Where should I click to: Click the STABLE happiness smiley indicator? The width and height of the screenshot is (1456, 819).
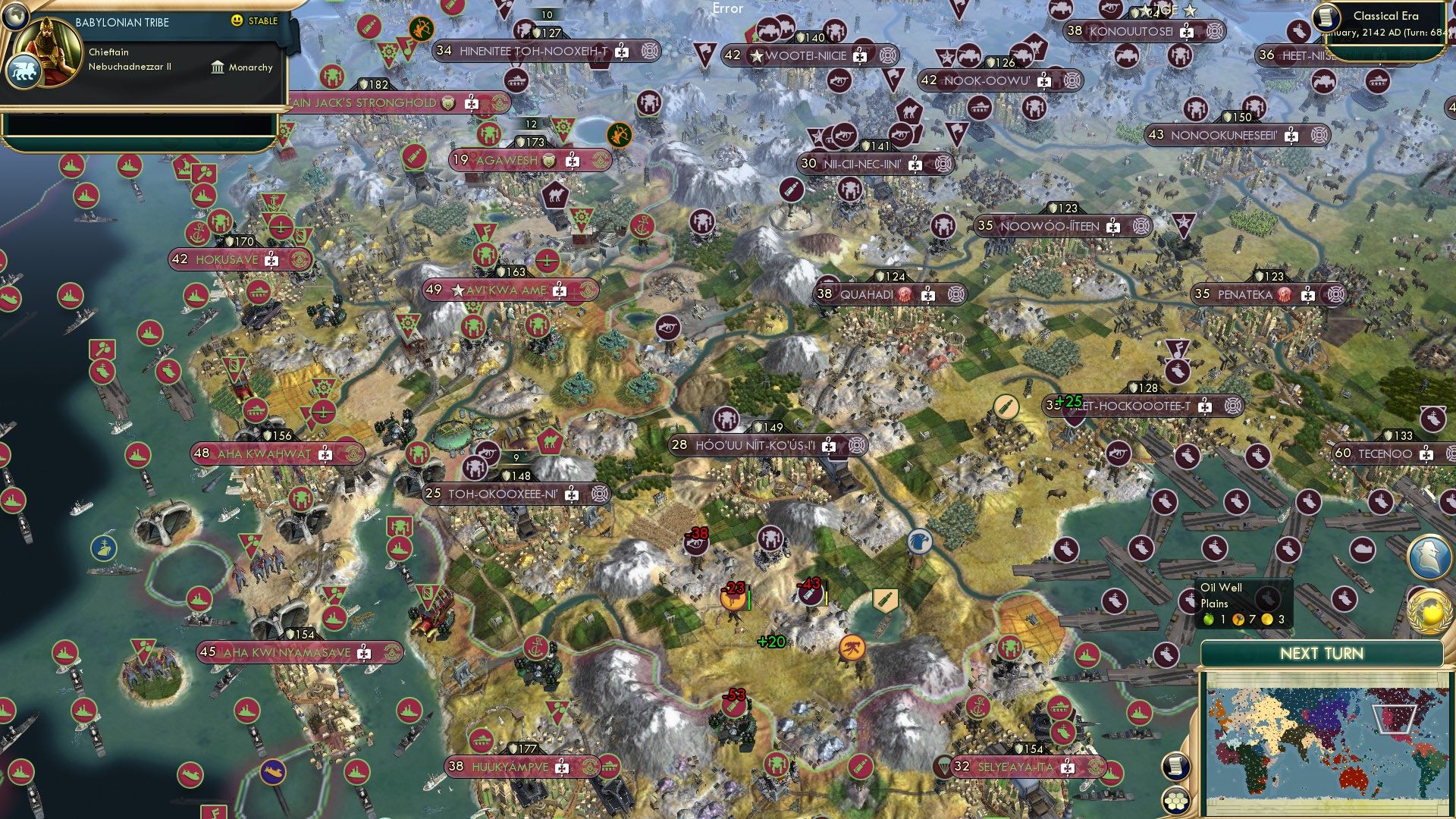(x=238, y=23)
